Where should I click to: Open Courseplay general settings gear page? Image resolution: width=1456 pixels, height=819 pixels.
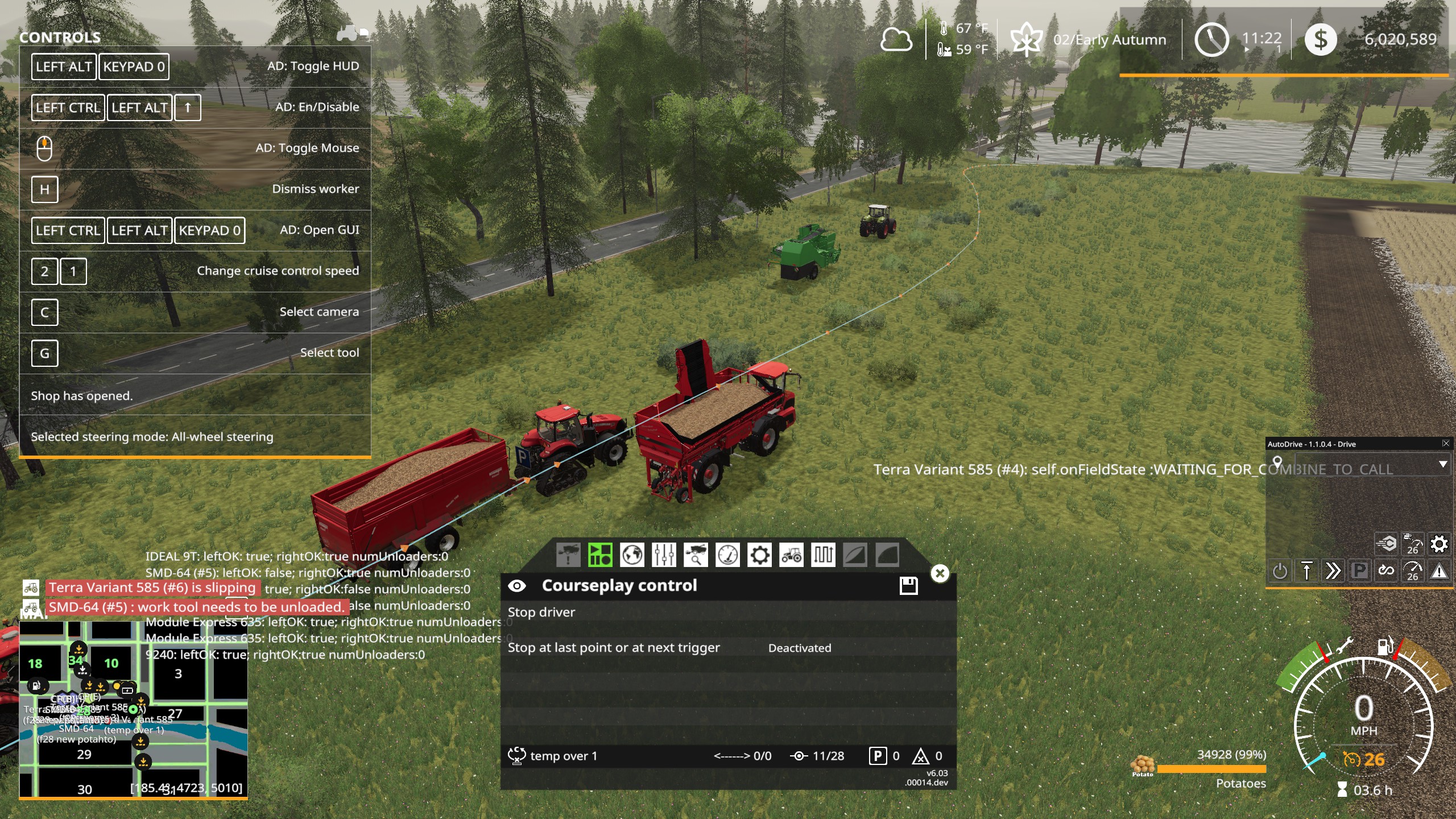point(760,555)
